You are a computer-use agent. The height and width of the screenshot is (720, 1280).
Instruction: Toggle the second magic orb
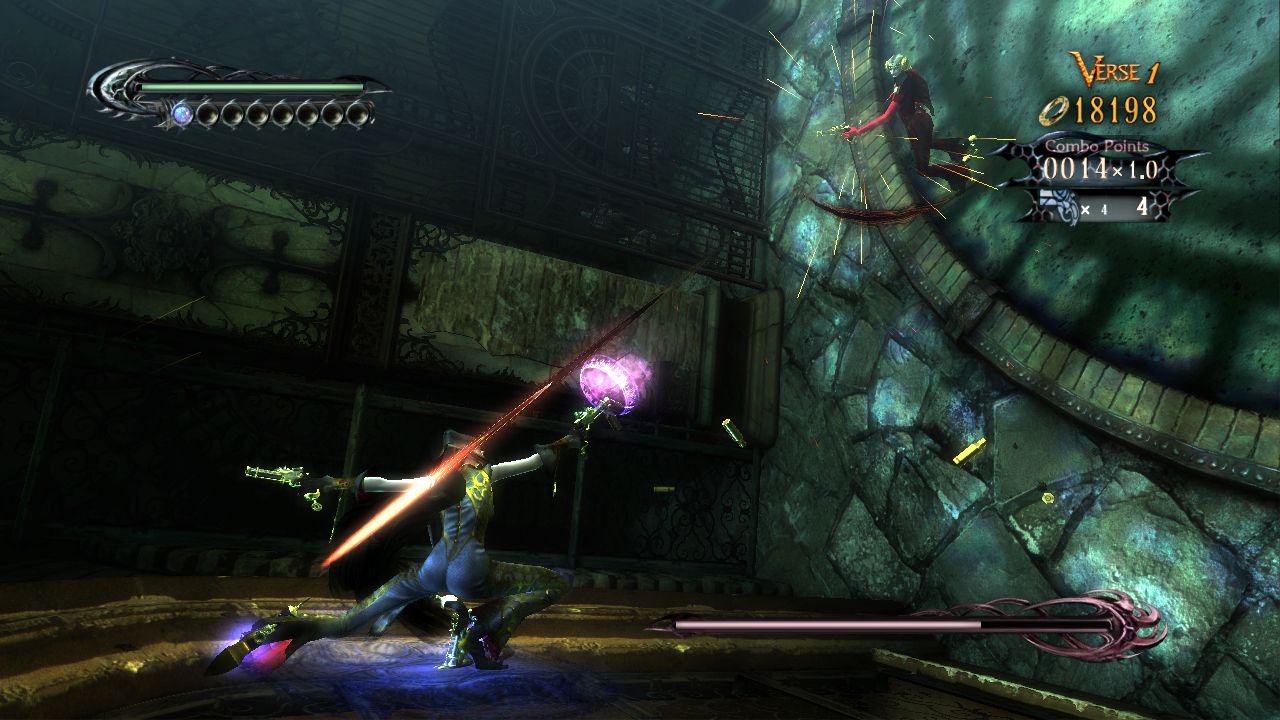208,115
